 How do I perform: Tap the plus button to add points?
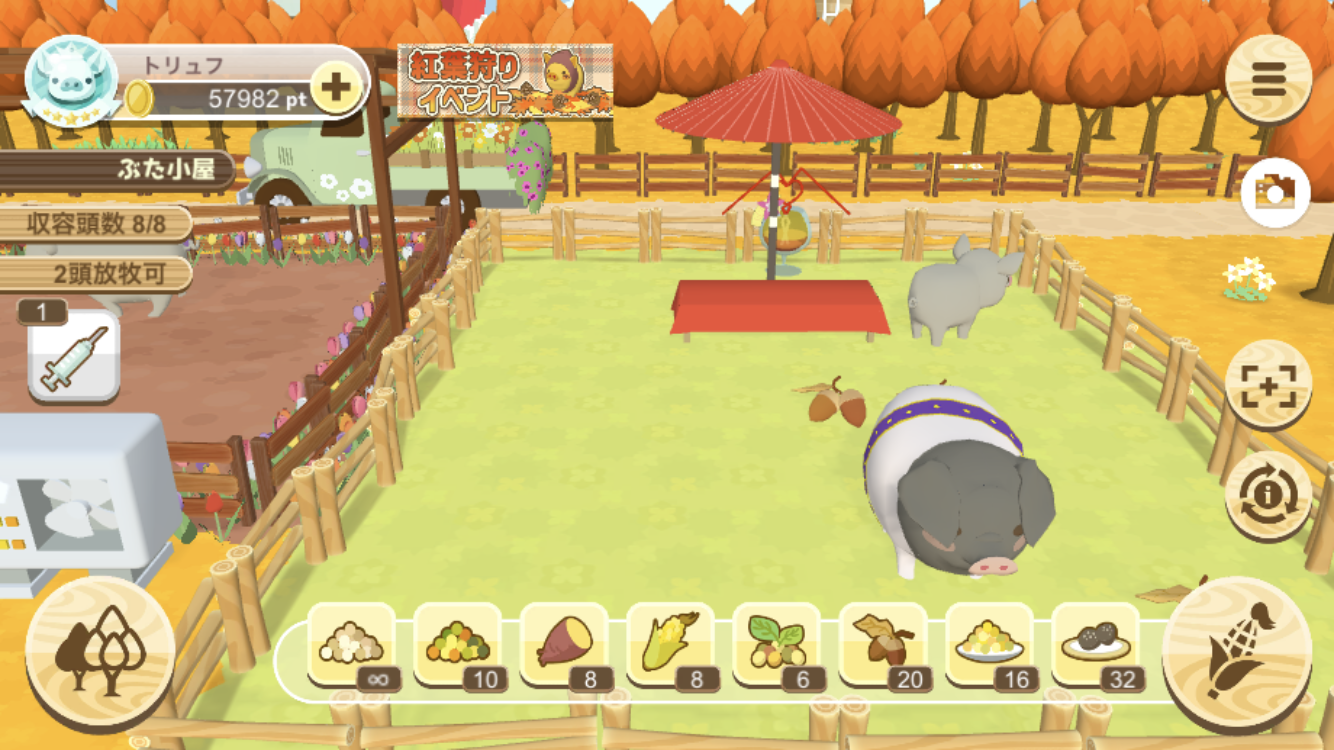pyautogui.click(x=335, y=87)
